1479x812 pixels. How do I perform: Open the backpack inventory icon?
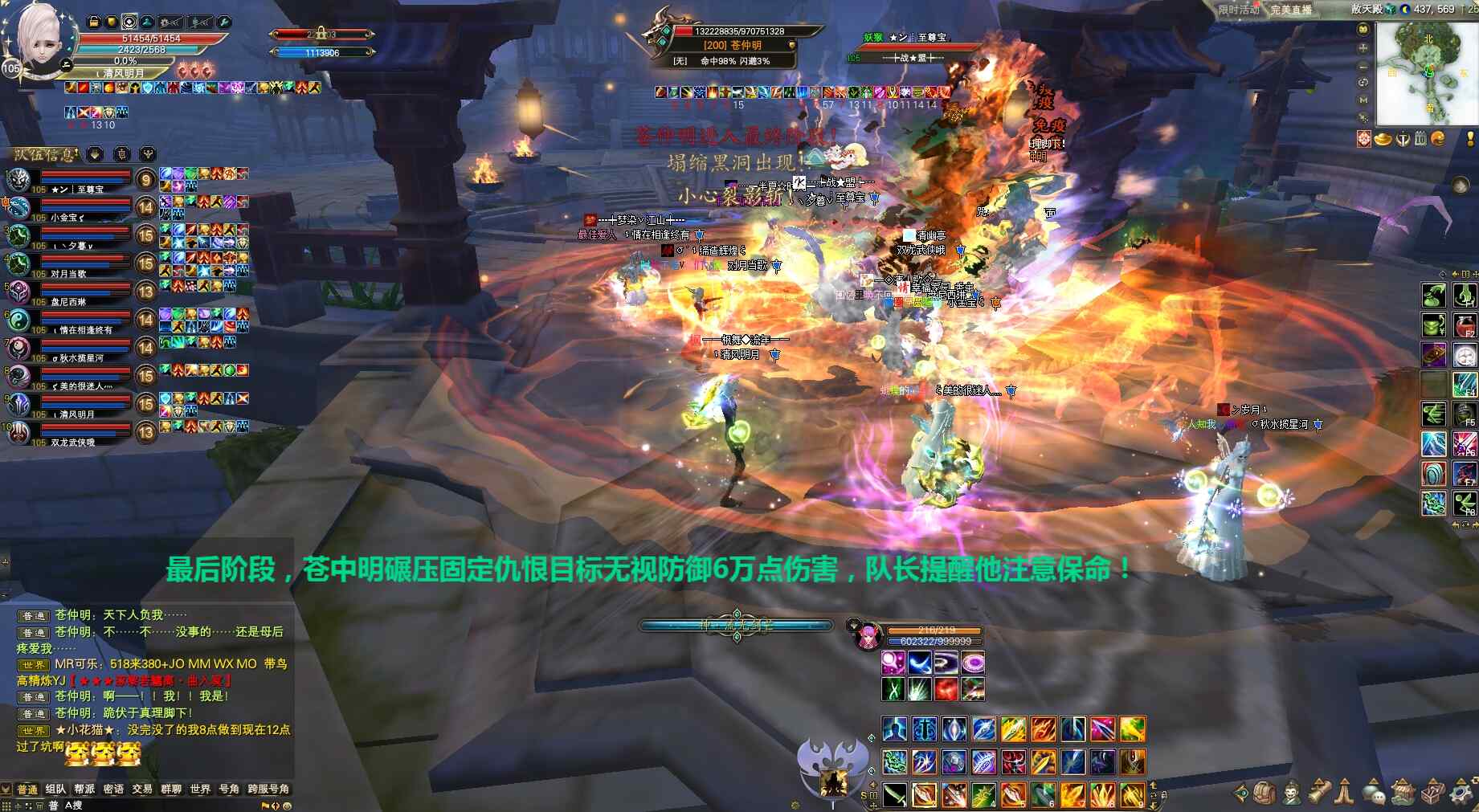click(1265, 793)
